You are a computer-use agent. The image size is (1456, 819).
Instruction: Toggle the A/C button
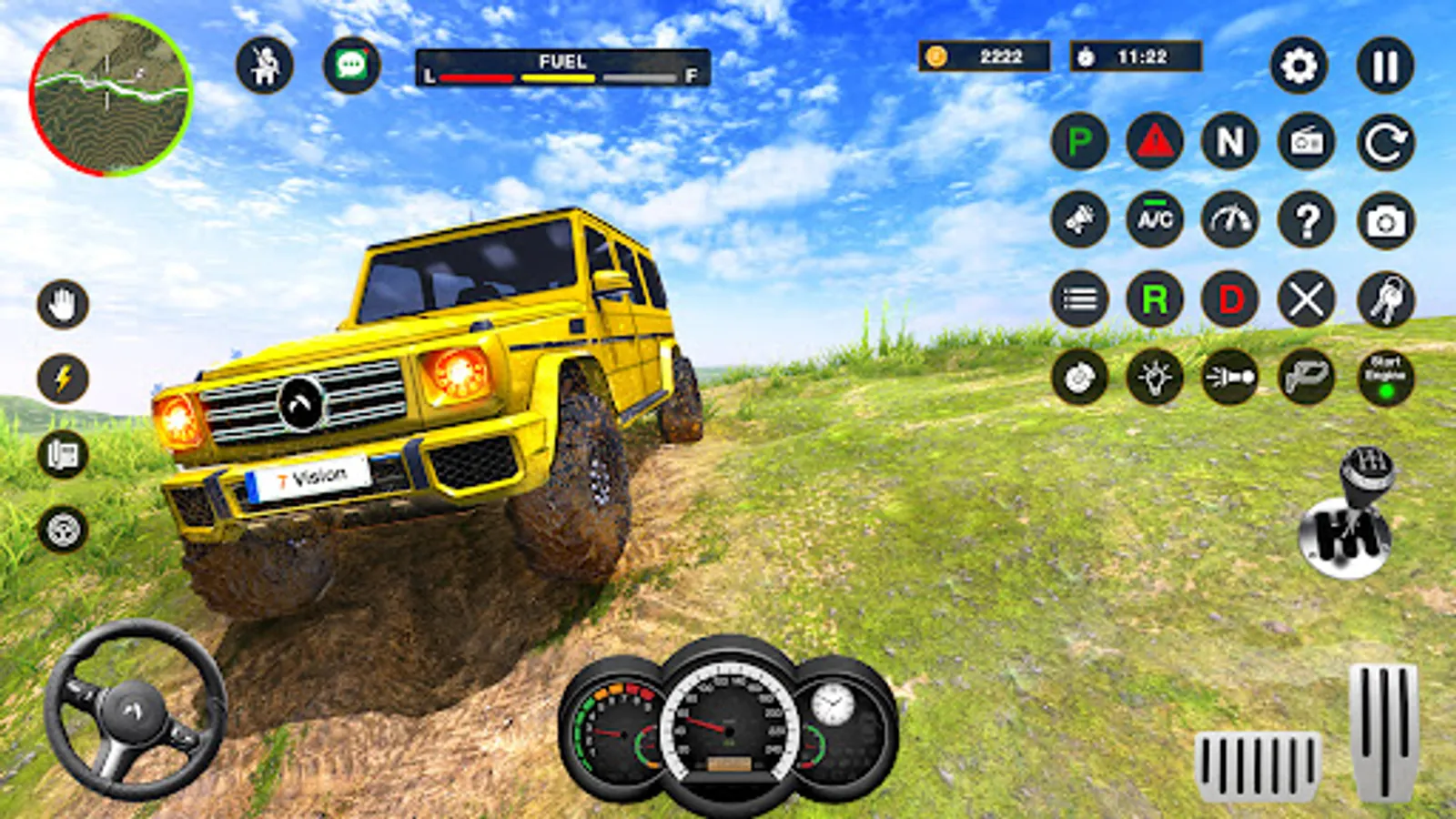pyautogui.click(x=1155, y=219)
